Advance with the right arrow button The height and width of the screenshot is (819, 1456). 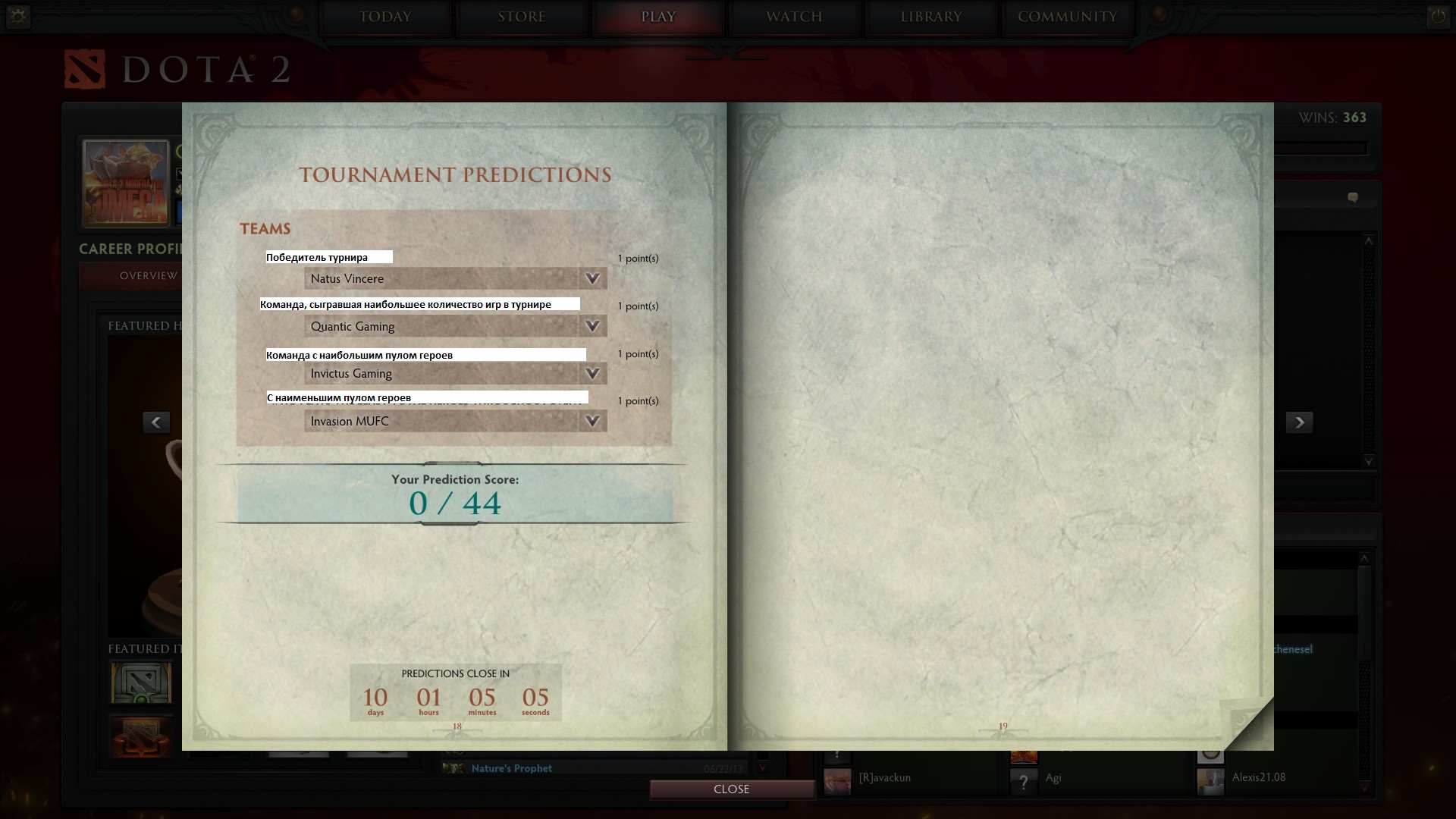(x=1299, y=422)
